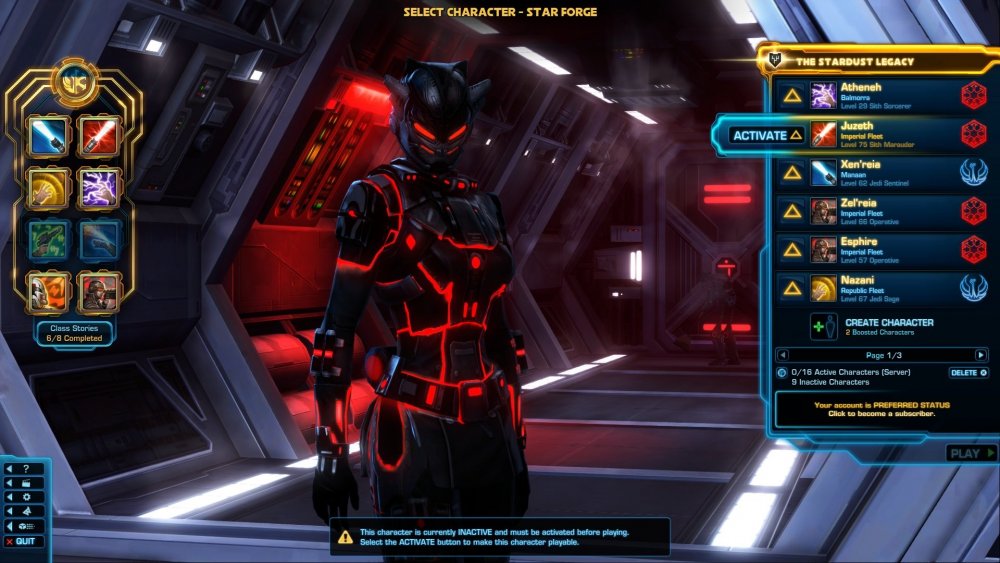Open the gear settings menu
Screen dimensions: 1000x563
pos(26,497)
